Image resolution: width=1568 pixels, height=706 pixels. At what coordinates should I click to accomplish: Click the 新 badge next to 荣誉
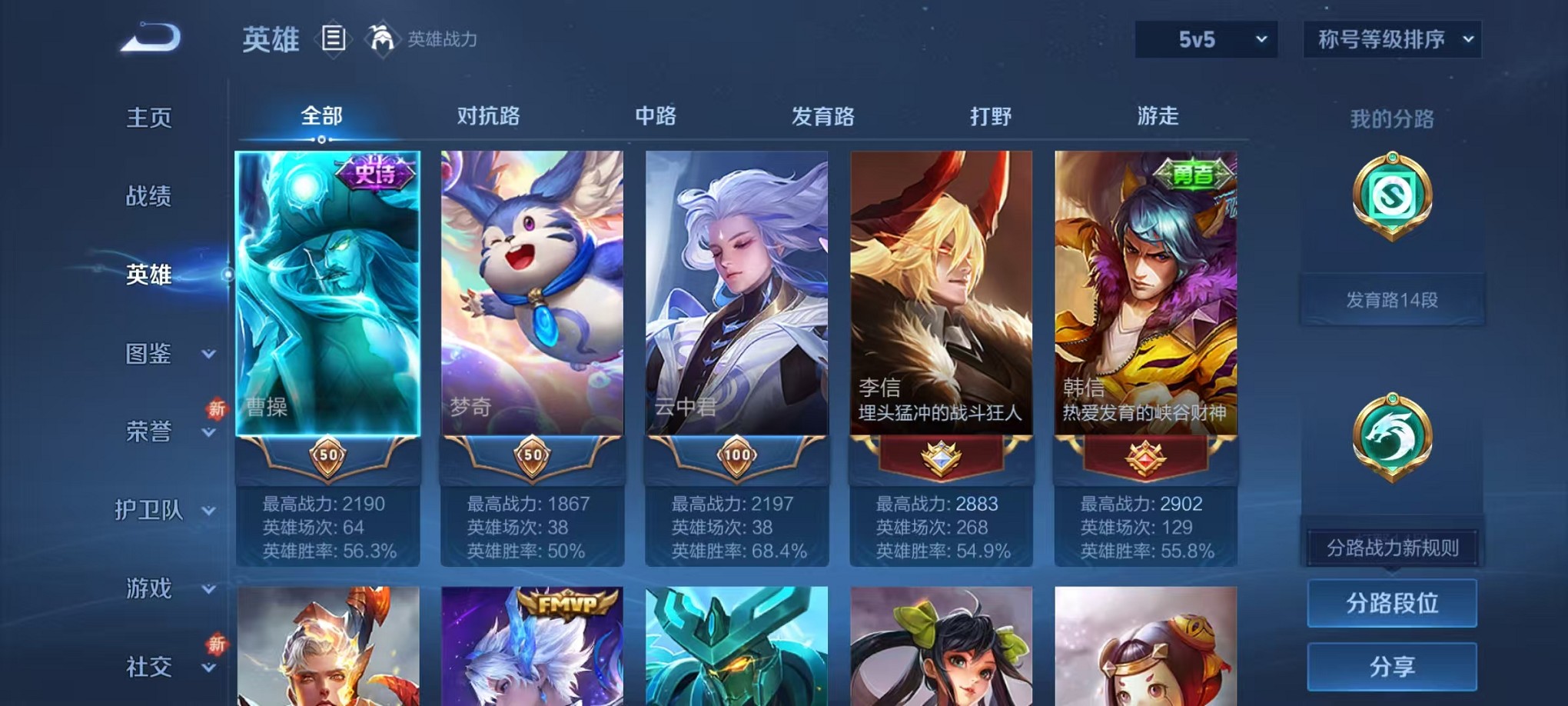click(216, 409)
